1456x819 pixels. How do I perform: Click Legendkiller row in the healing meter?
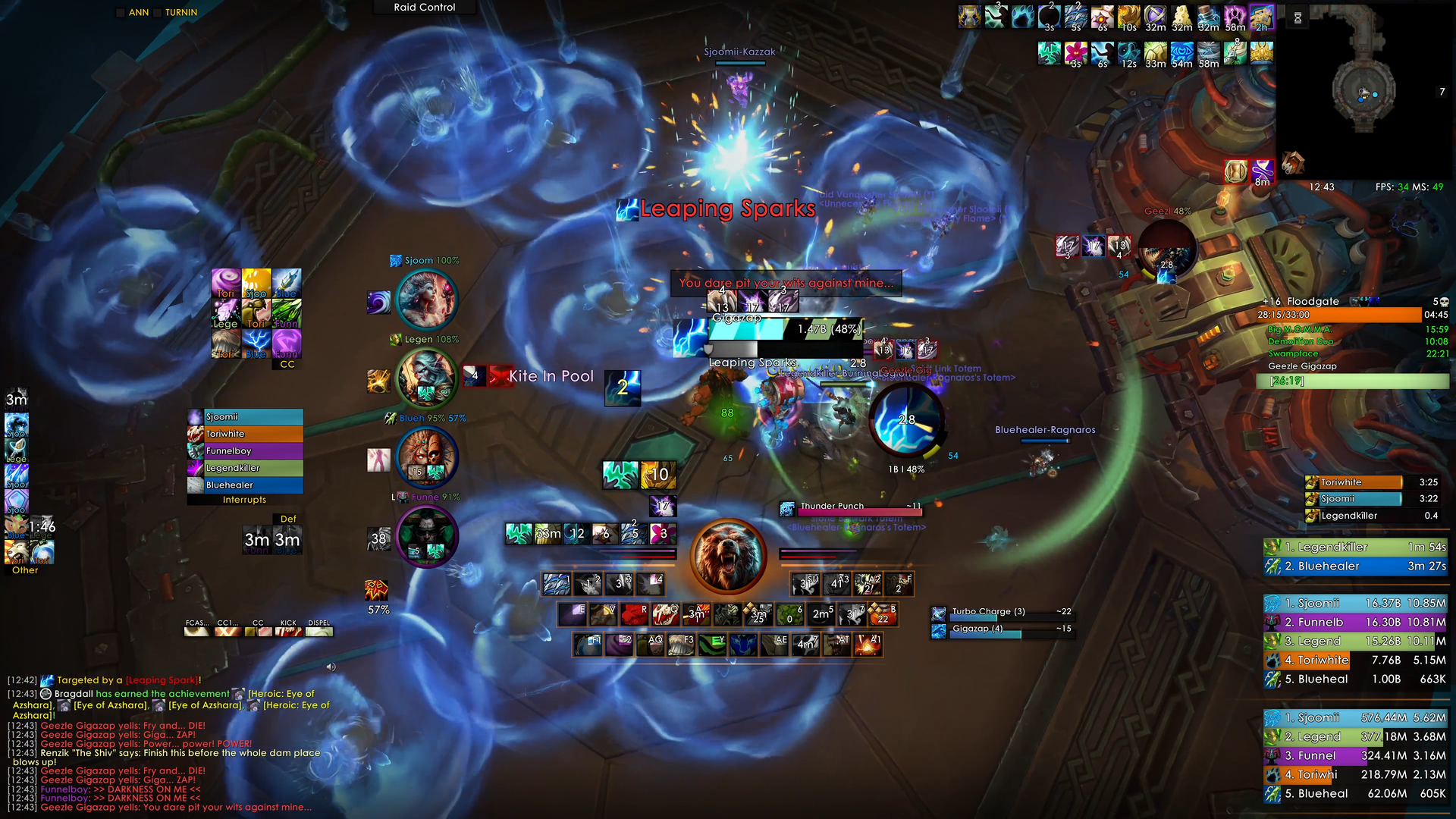pyautogui.click(x=1354, y=736)
